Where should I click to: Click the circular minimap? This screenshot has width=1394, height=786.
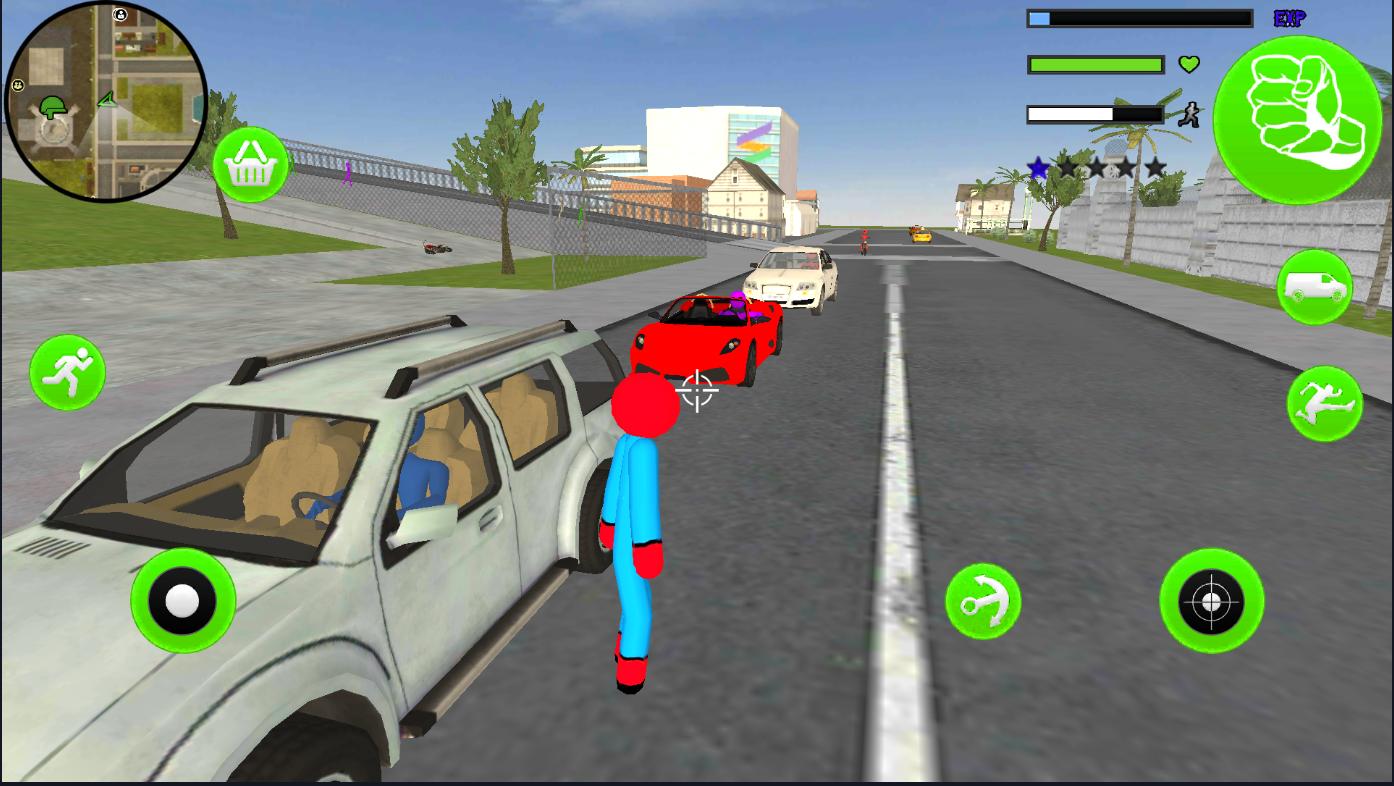[x=106, y=100]
